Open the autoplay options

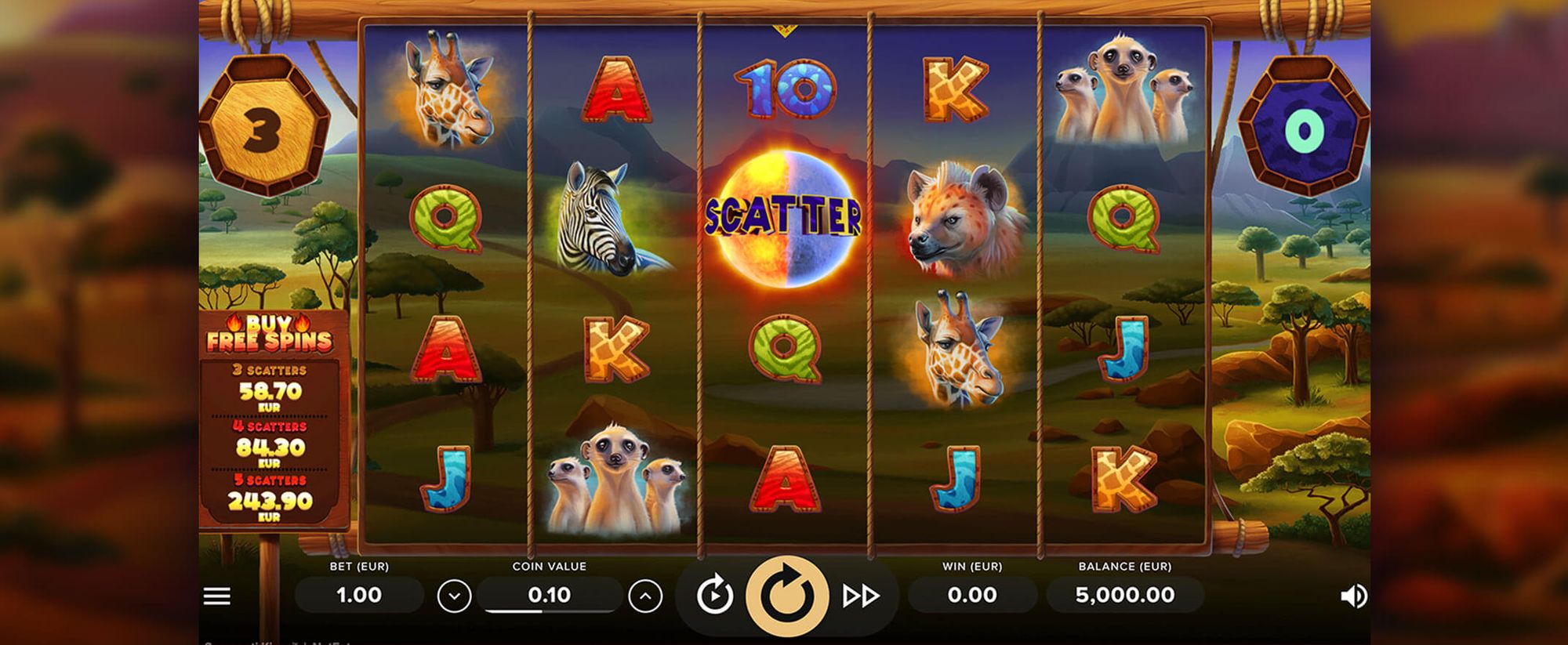714,596
